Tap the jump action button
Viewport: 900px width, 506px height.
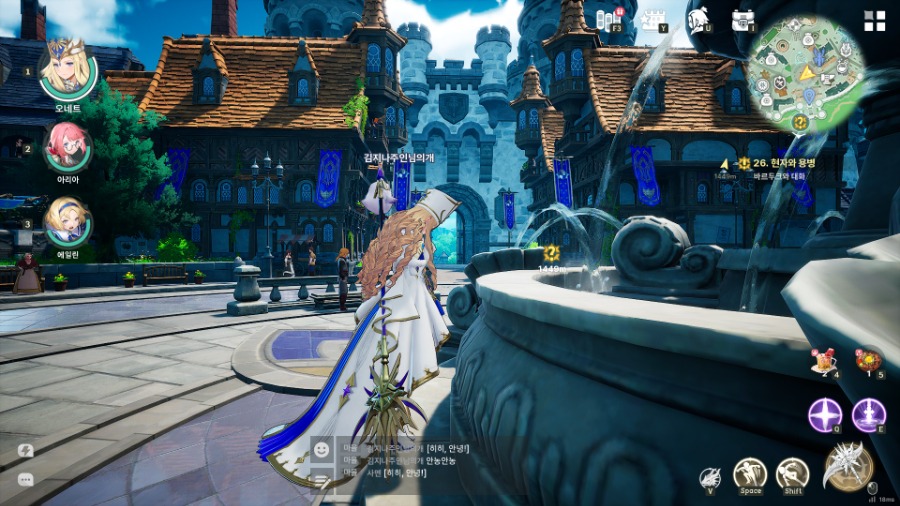click(749, 473)
